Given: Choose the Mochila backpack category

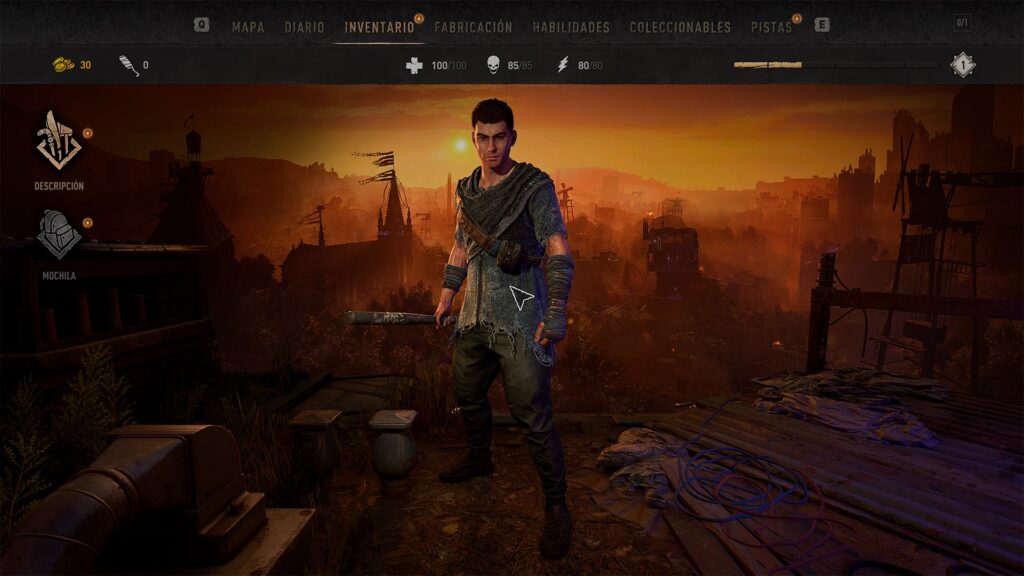Looking at the screenshot, I should click(59, 242).
